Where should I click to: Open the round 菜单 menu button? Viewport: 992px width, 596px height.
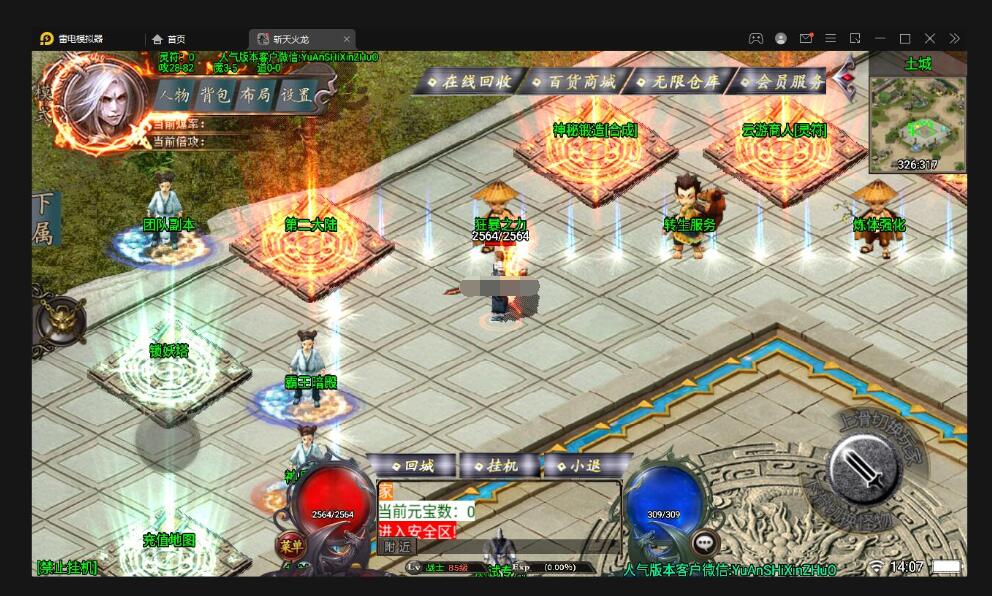click(290, 546)
